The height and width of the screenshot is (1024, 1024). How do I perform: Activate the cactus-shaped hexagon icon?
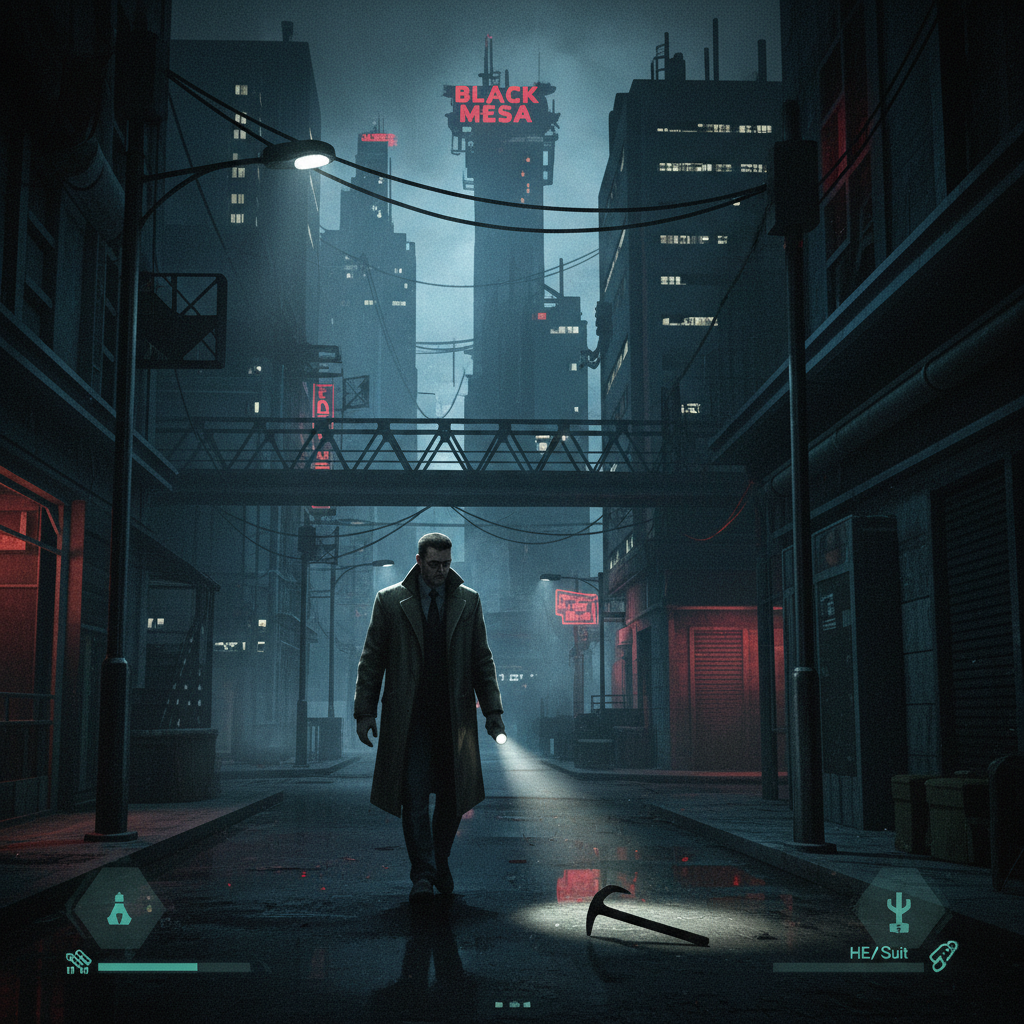(x=899, y=908)
